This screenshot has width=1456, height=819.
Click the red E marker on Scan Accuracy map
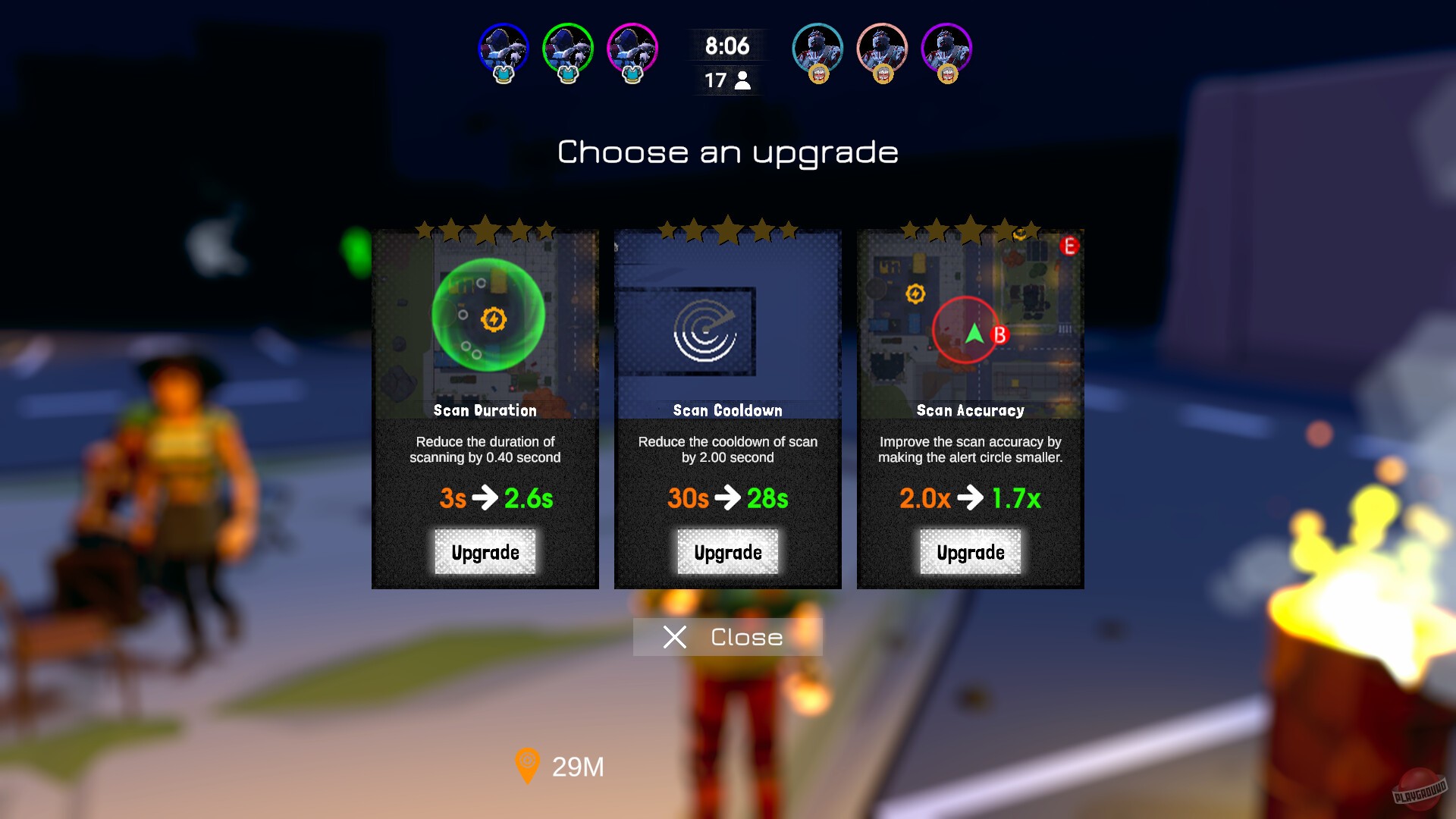point(1070,245)
